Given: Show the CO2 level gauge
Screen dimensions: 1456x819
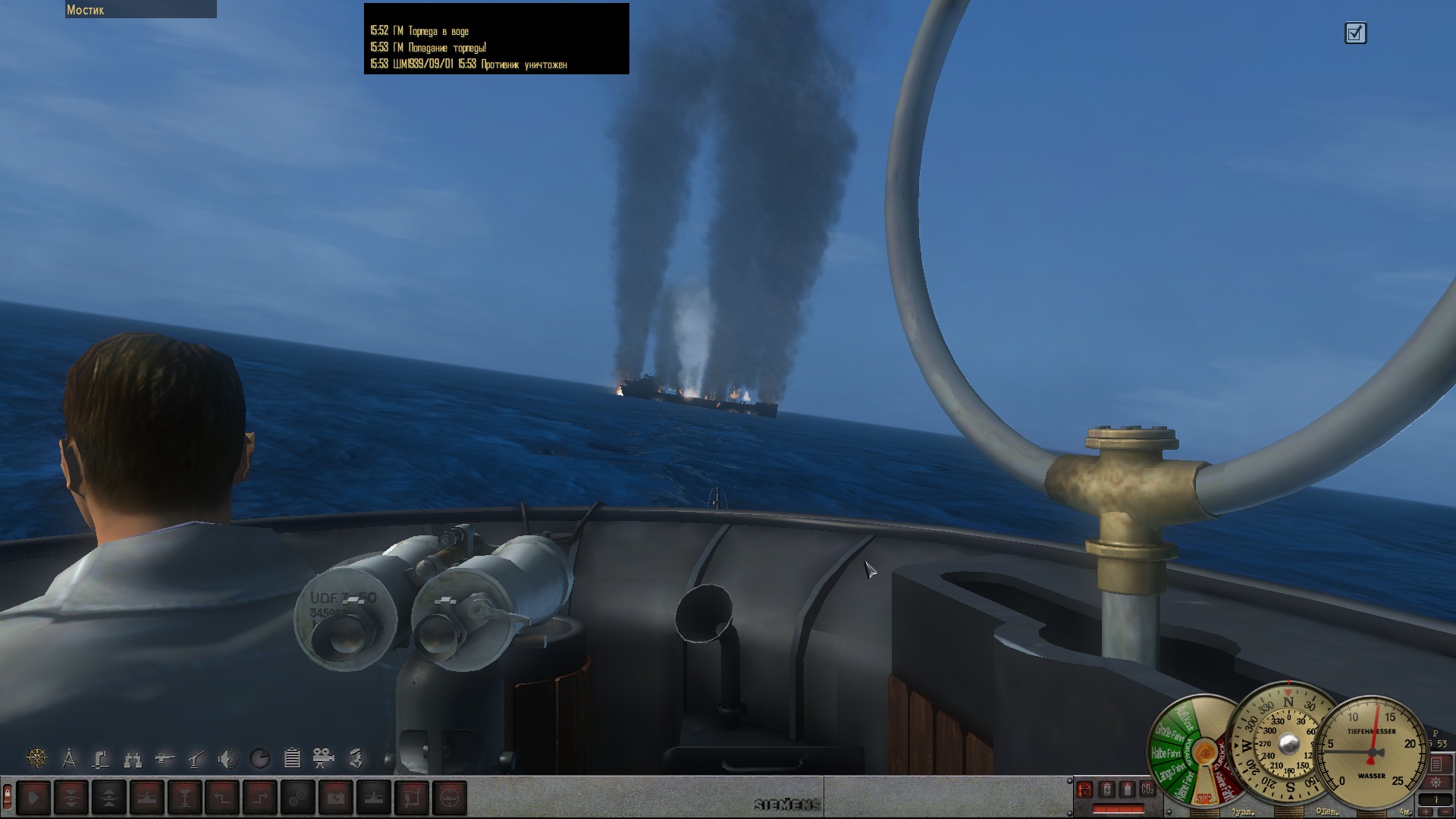Looking at the screenshot, I should coord(1147,789).
